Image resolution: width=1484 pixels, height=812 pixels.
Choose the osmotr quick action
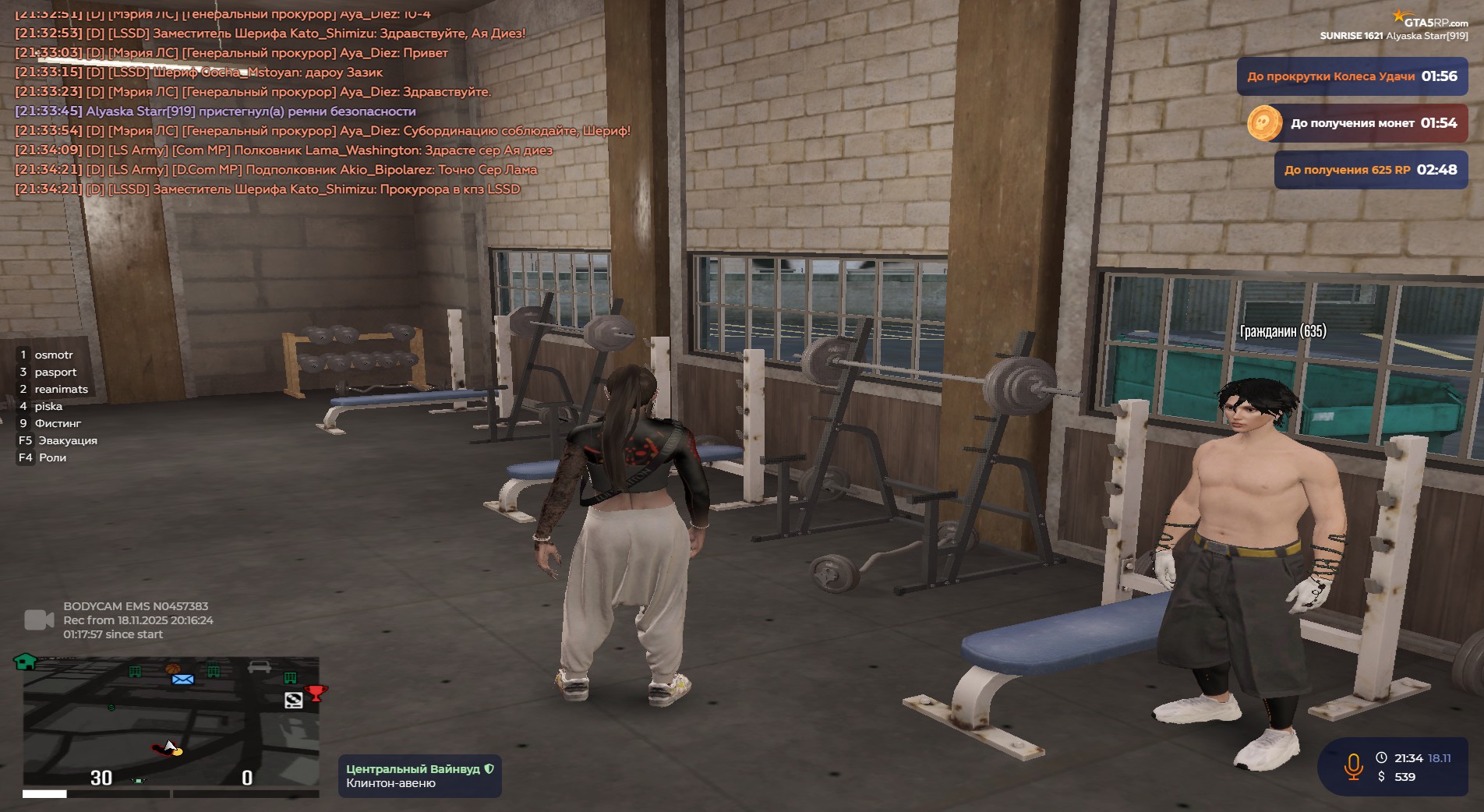[53, 355]
